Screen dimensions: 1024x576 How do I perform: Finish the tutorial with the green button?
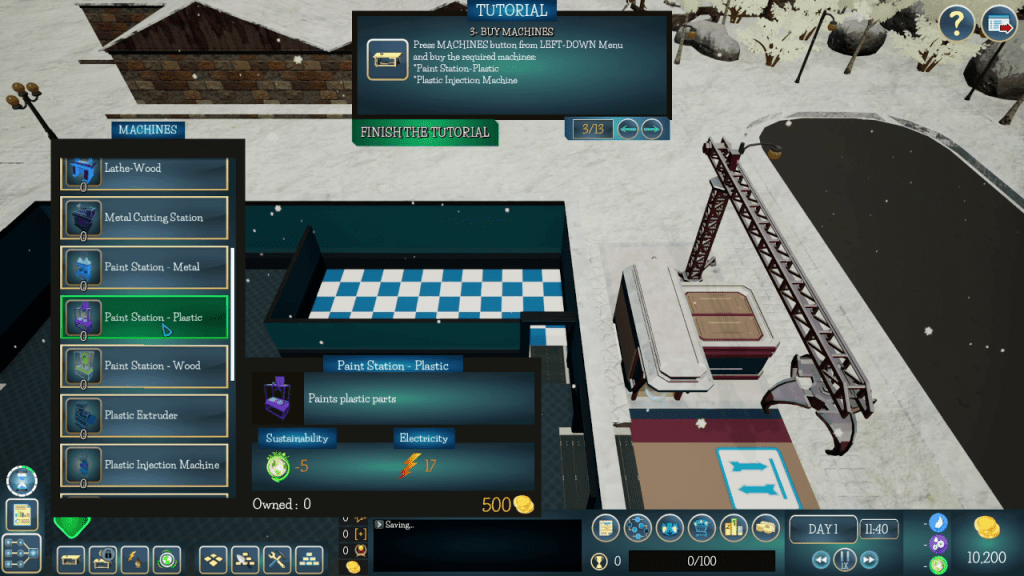[x=426, y=132]
